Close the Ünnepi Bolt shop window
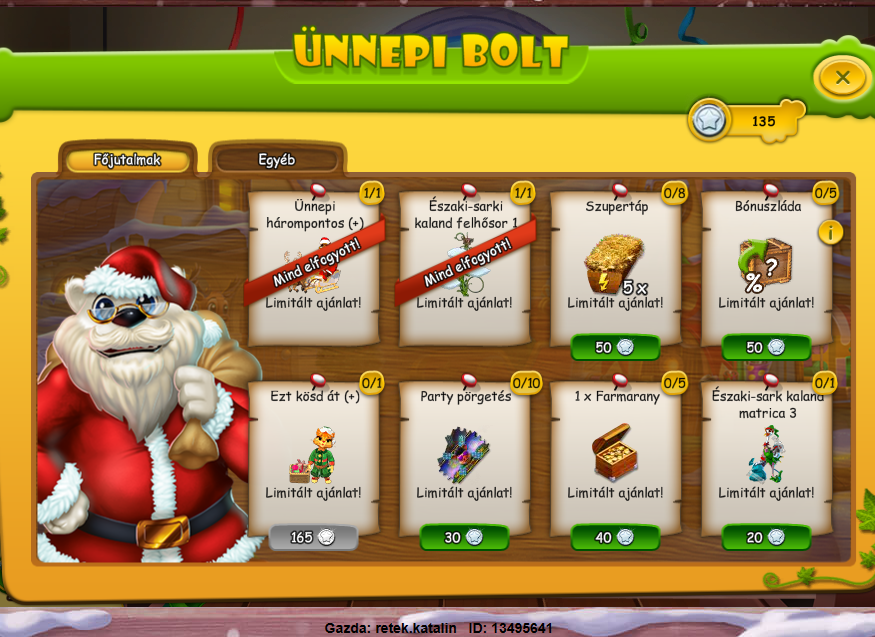The width and height of the screenshot is (875, 637). 842,77
